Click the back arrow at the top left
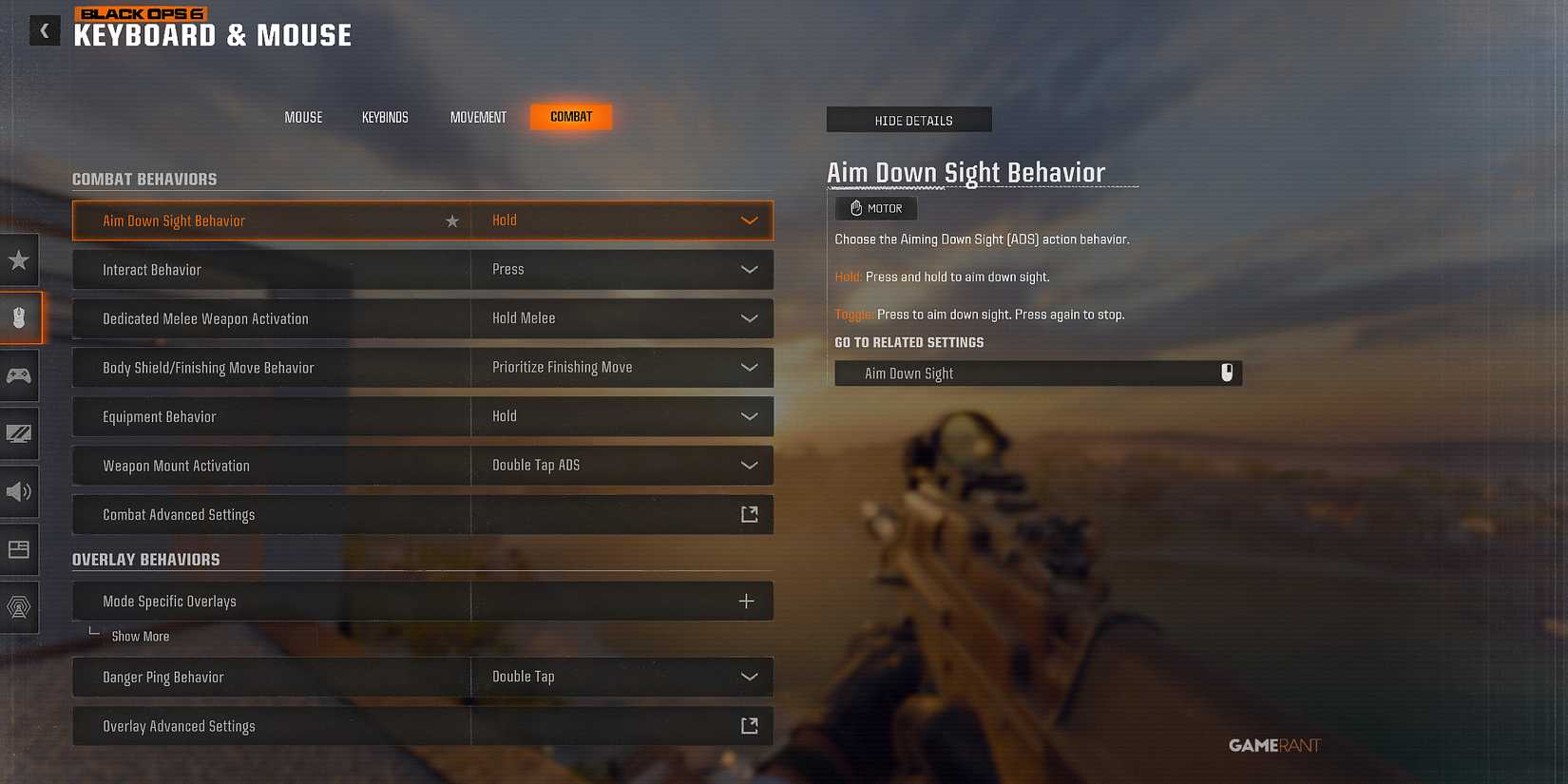Image resolution: width=1568 pixels, height=784 pixels. coord(44,30)
